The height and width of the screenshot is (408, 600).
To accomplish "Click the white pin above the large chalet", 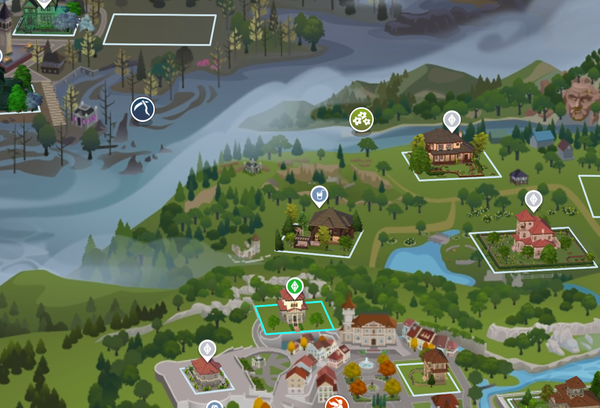I will (451, 121).
